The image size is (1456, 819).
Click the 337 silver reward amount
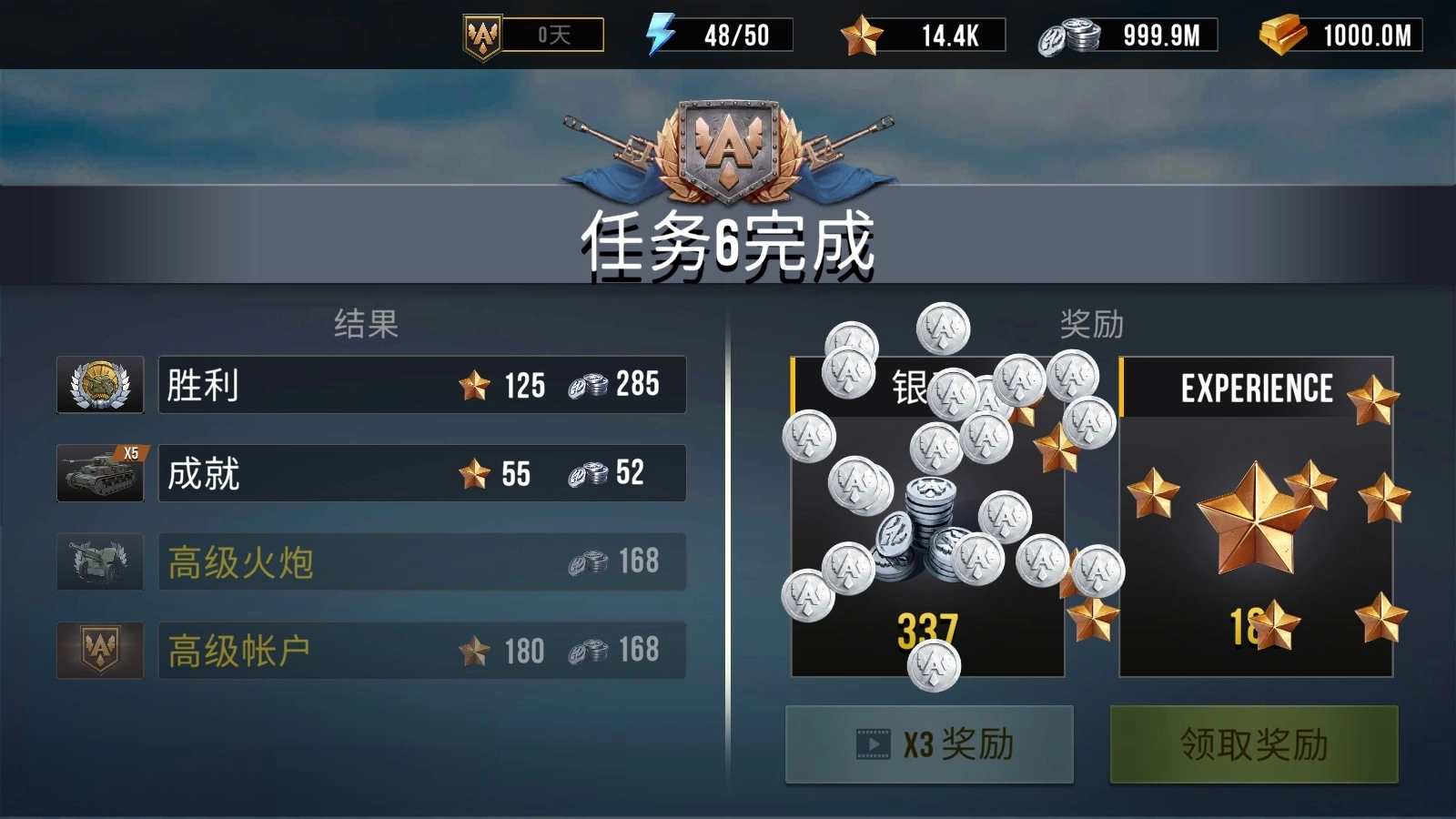927,625
